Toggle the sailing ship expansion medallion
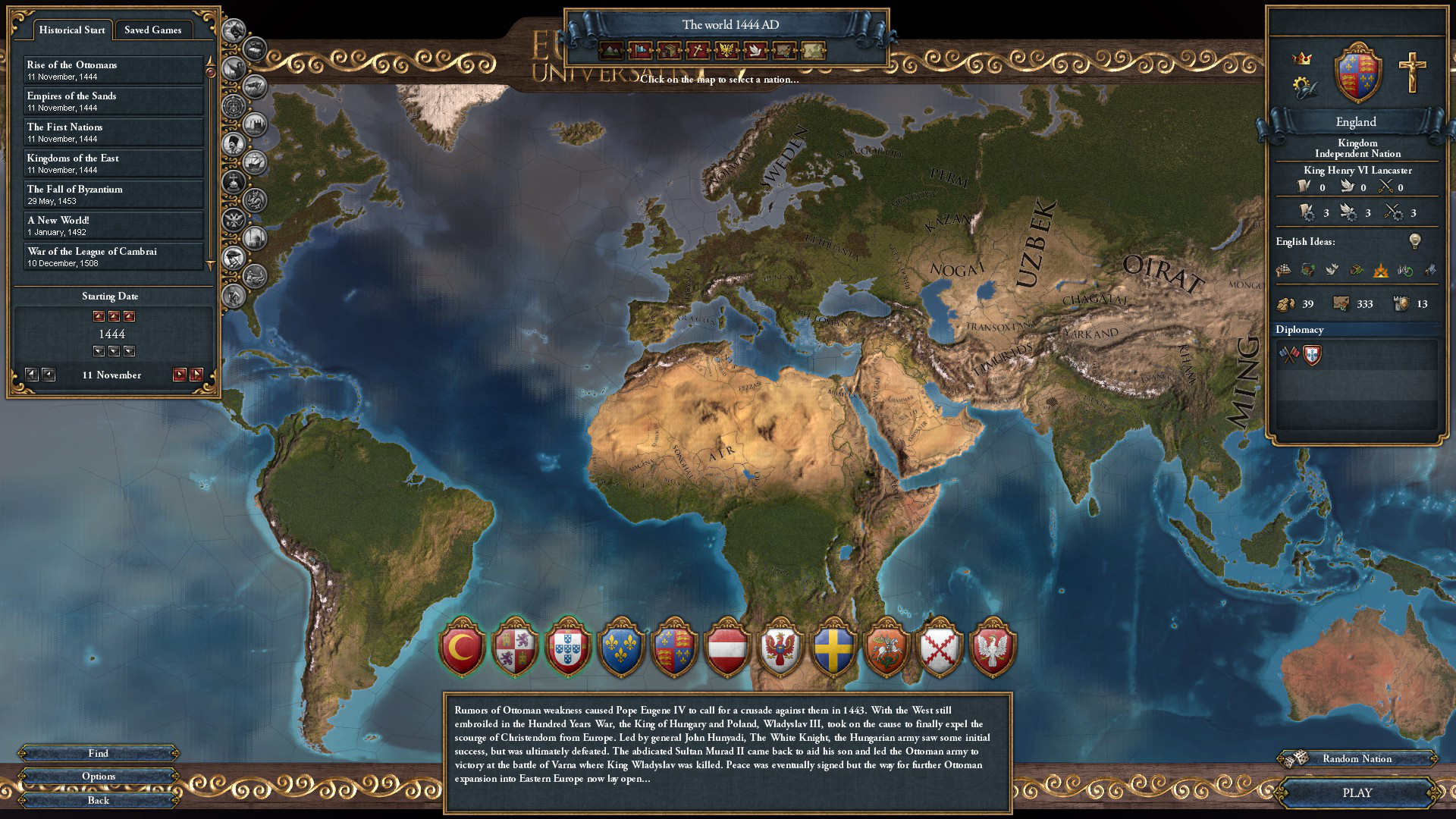This screenshot has width=1456, height=819. click(253, 161)
